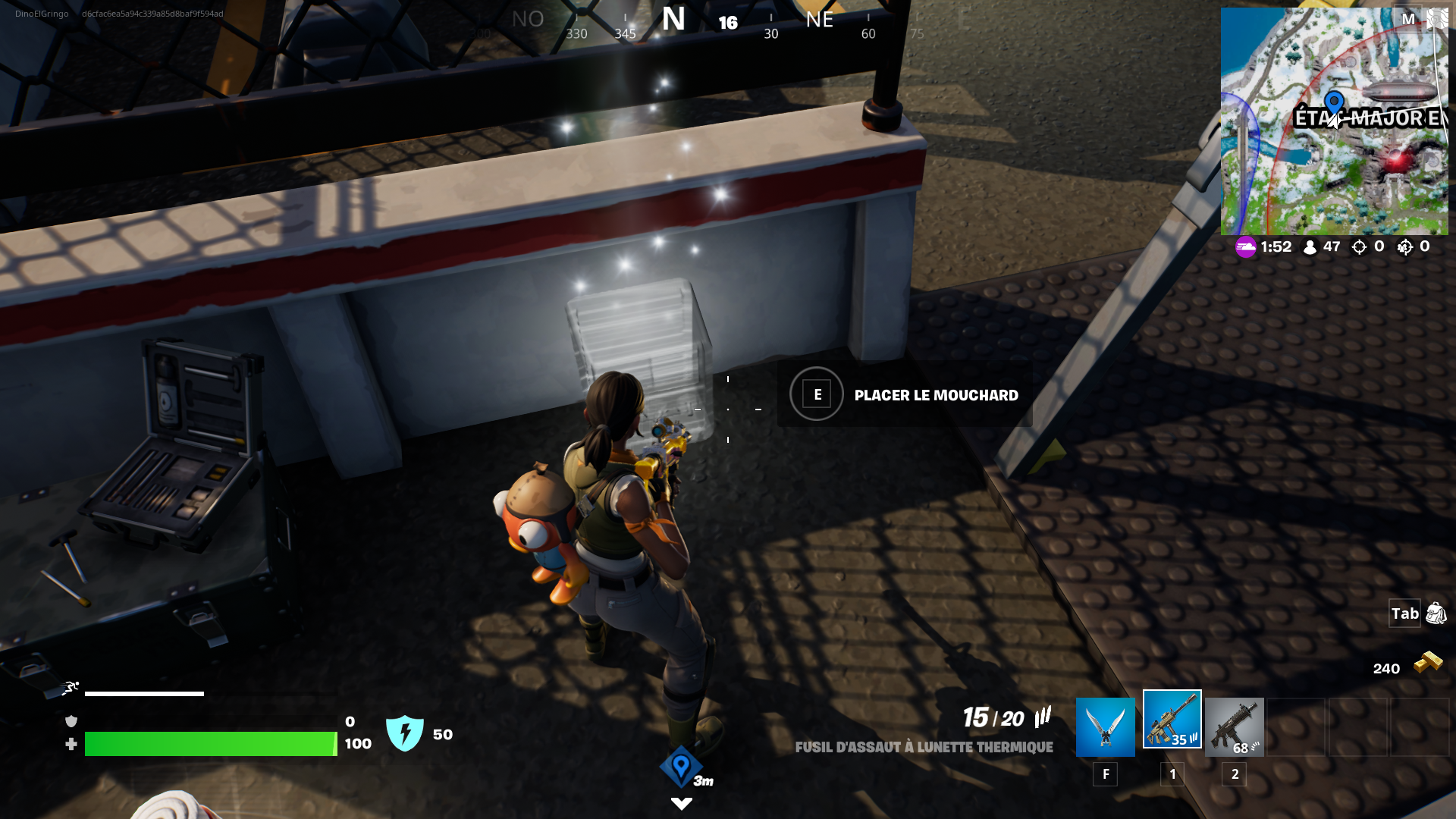Click the green health bar at 100
Screen dimensions: 1456x819
coord(212,745)
